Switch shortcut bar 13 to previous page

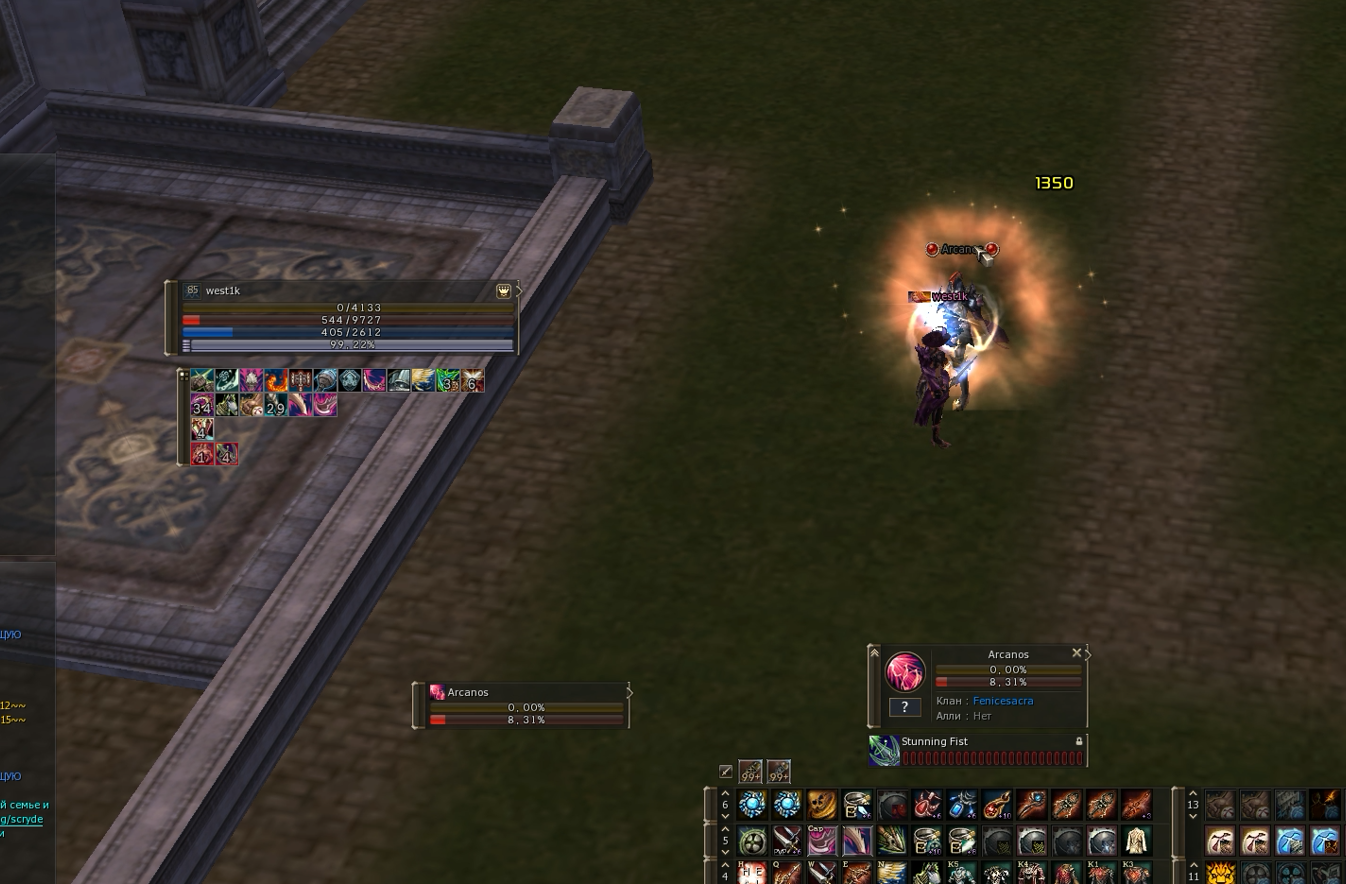tap(1193, 793)
